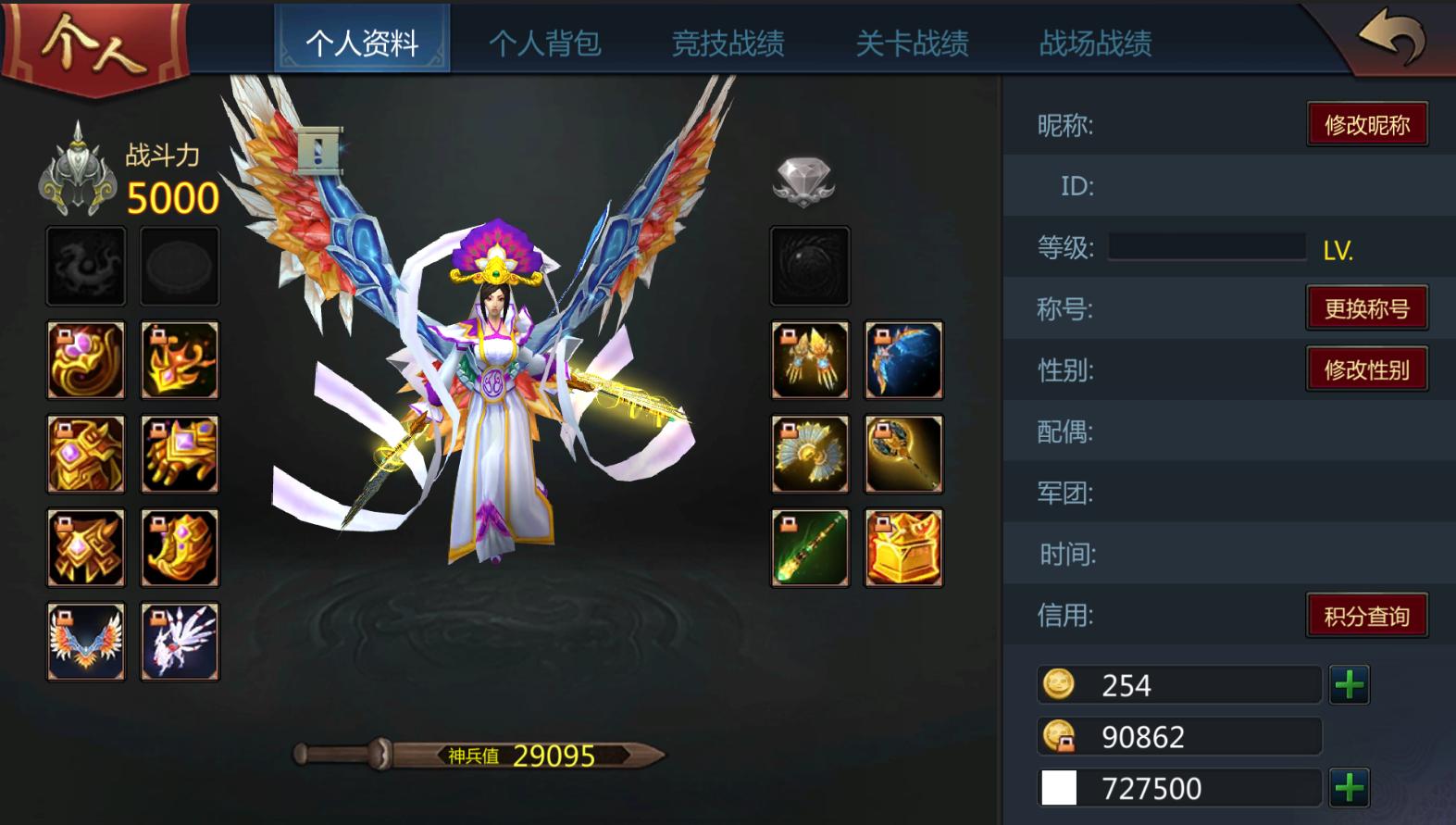Select the 个人资料 tab
The image size is (1456, 825).
[362, 43]
